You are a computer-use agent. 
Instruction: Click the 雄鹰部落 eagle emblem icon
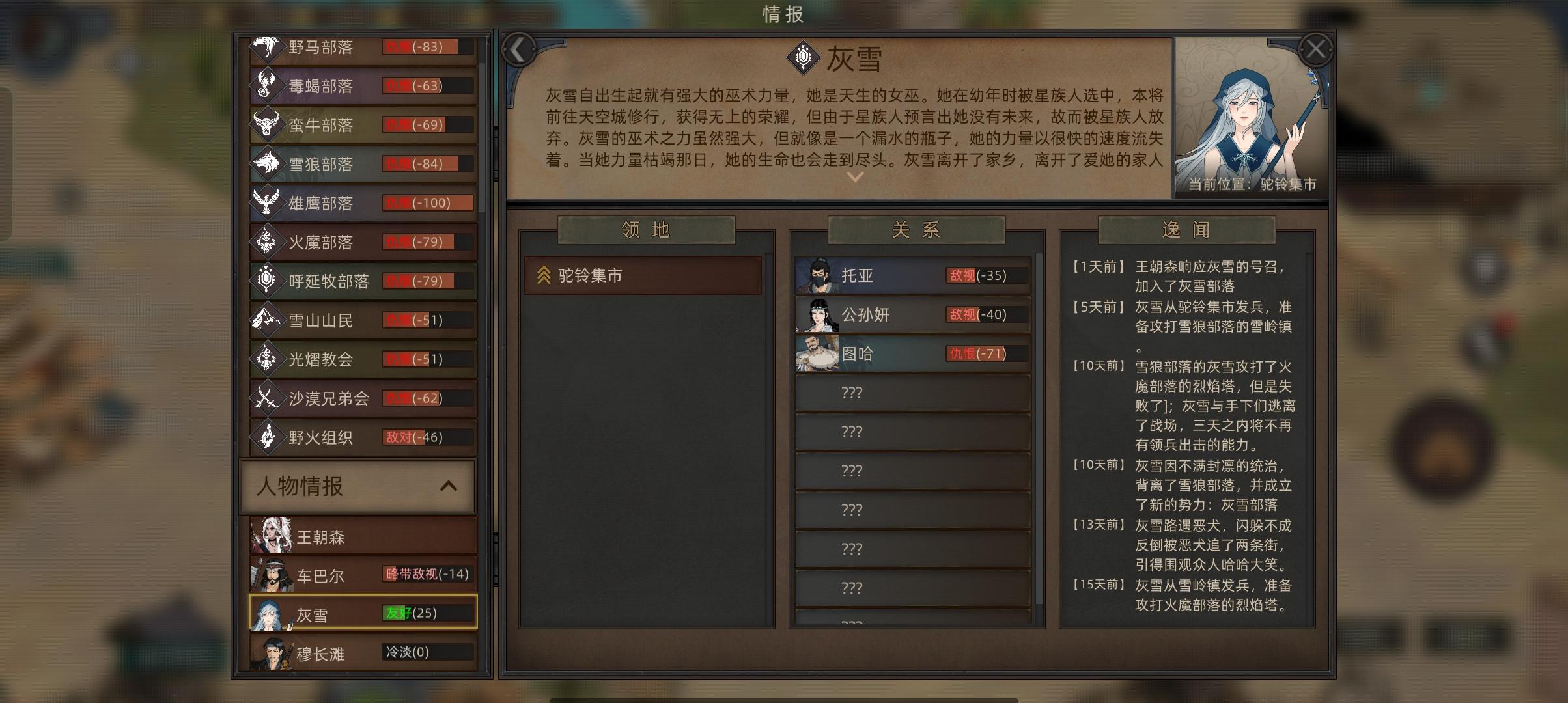click(268, 203)
